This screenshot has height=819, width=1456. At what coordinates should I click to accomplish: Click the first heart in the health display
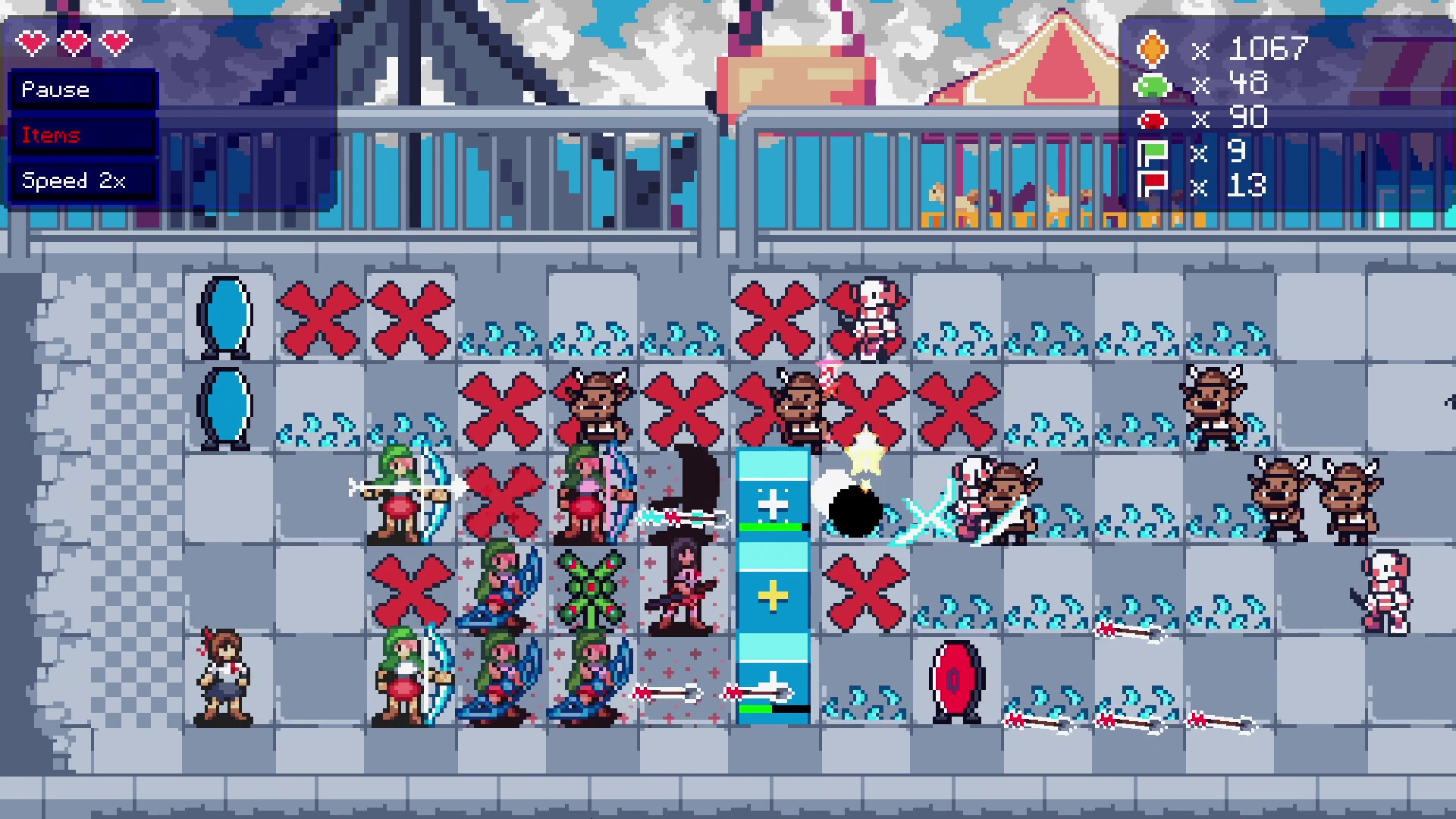coord(32,43)
